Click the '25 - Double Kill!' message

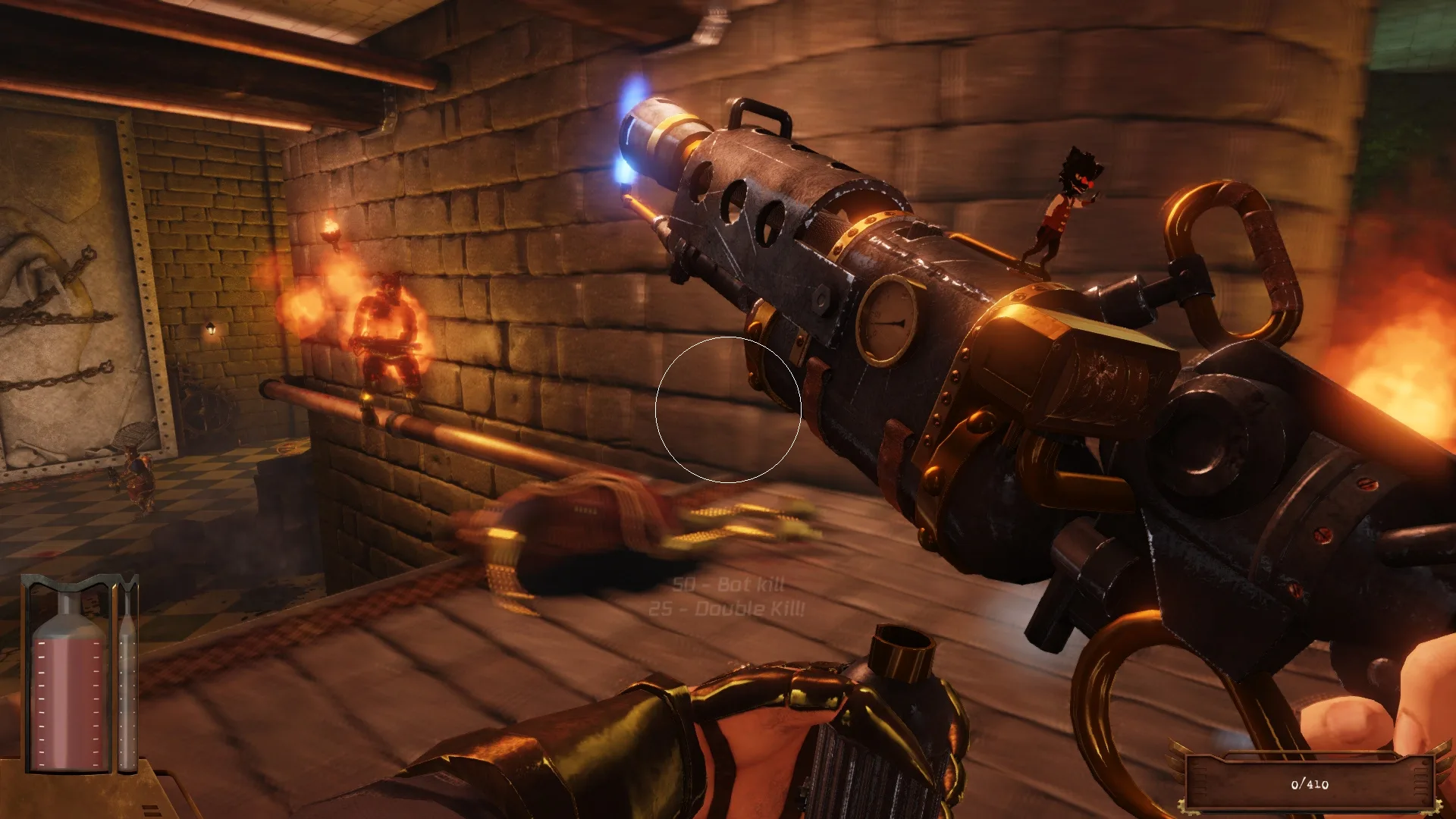[x=724, y=609]
